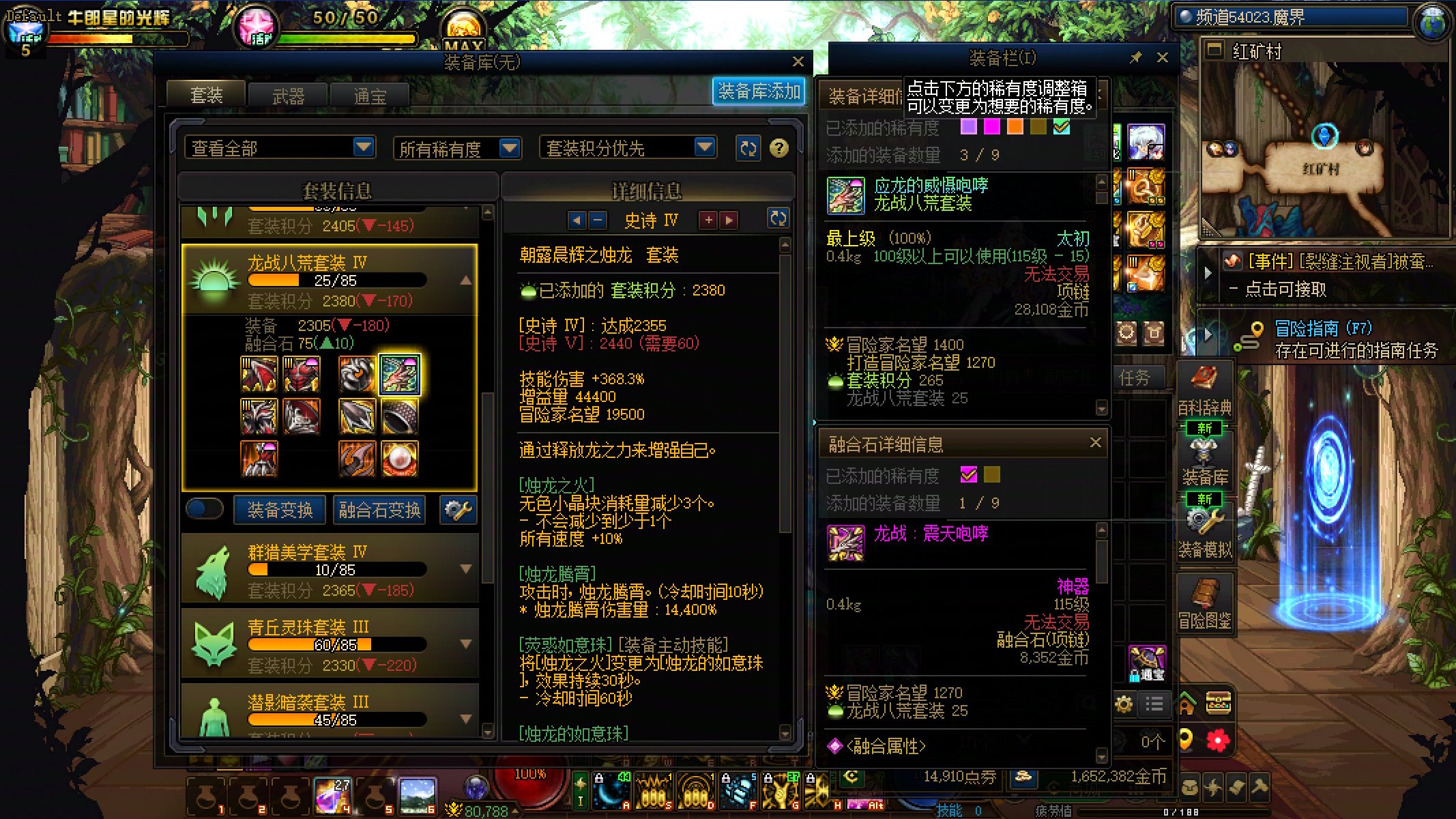This screenshot has width=1456, height=819.
Task: Open the 查看全部 filter dropdown
Action: [280, 147]
